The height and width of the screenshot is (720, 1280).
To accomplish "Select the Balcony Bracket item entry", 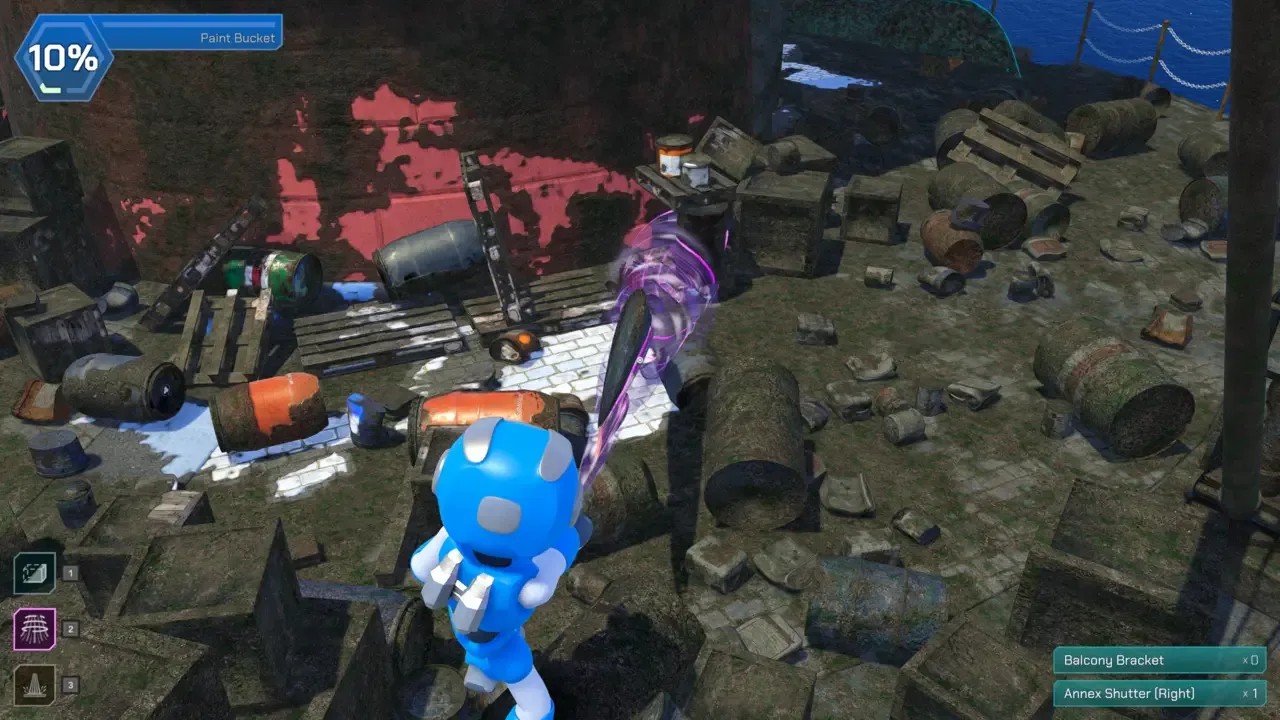I will [1159, 660].
